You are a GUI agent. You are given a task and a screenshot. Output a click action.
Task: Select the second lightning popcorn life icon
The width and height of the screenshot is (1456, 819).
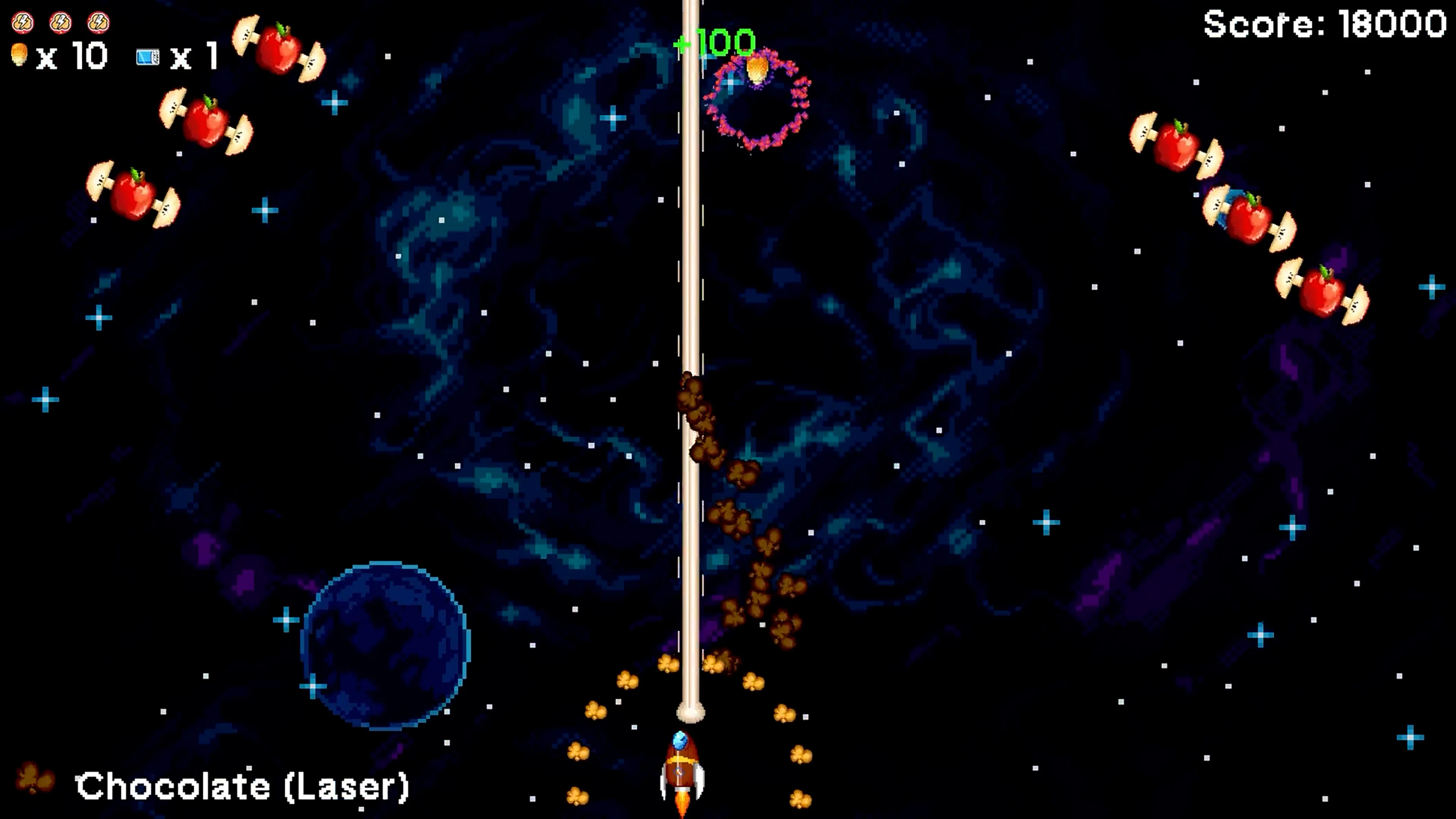(61, 23)
